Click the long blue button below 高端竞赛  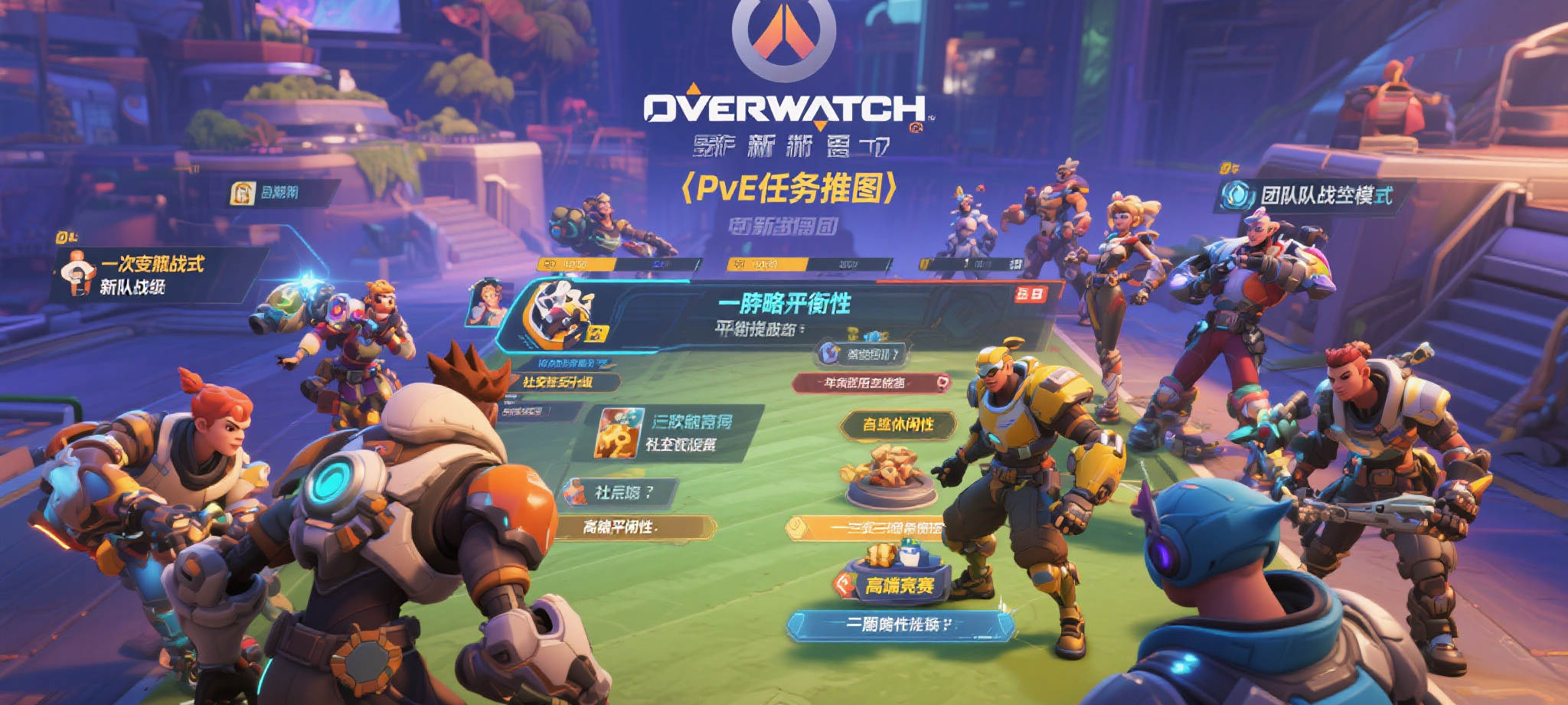(900, 625)
